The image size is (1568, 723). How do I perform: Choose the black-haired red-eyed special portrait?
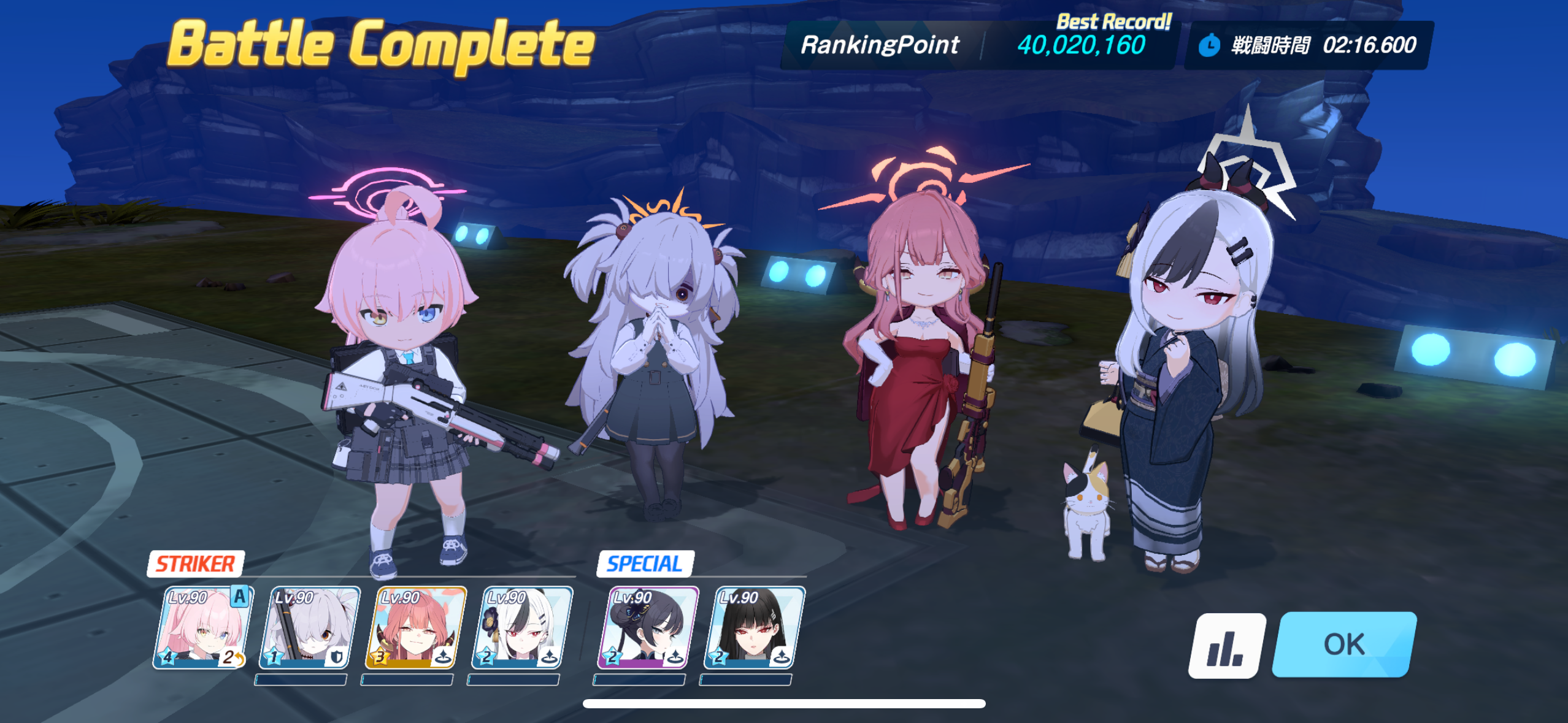[x=755, y=627]
